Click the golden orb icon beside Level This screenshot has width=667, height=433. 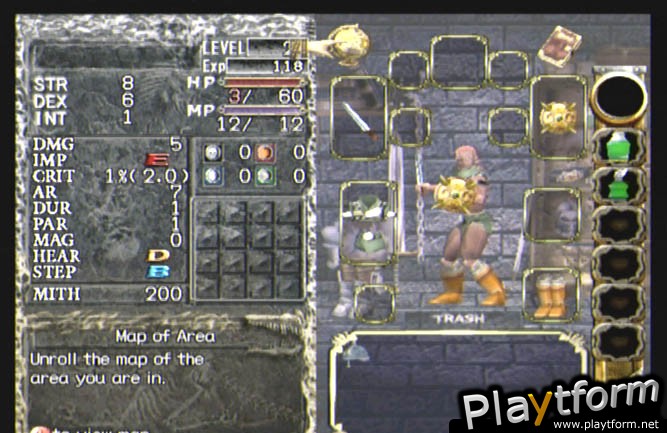pos(347,44)
